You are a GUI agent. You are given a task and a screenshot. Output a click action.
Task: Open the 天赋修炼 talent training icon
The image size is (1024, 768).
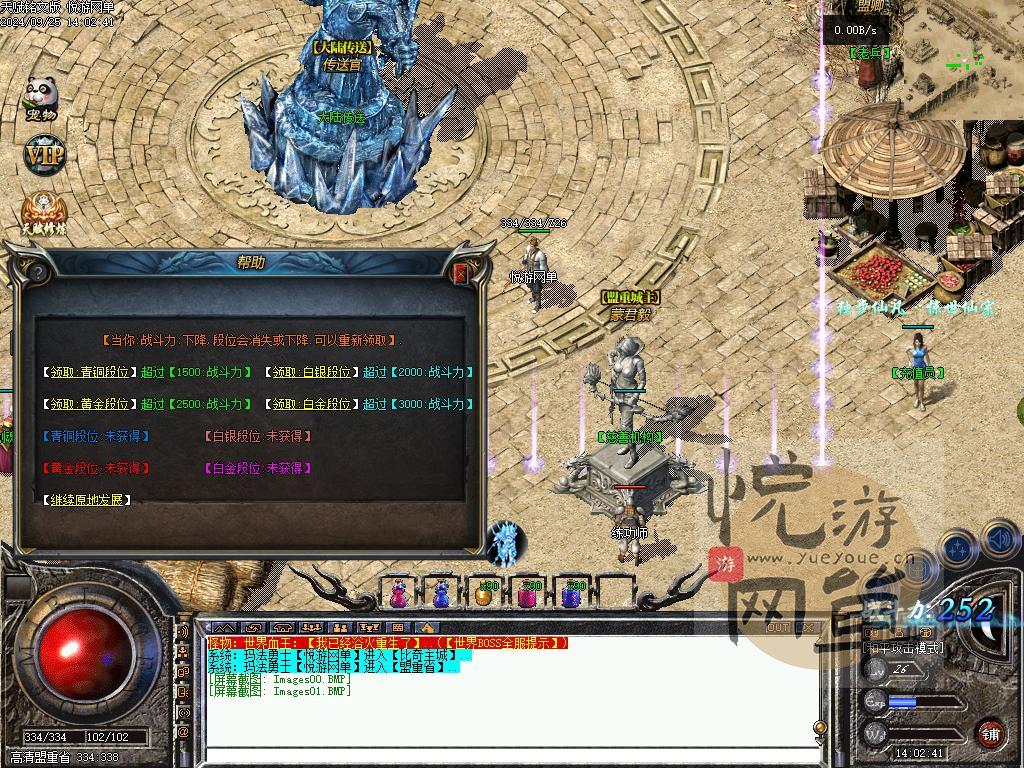pyautogui.click(x=43, y=212)
